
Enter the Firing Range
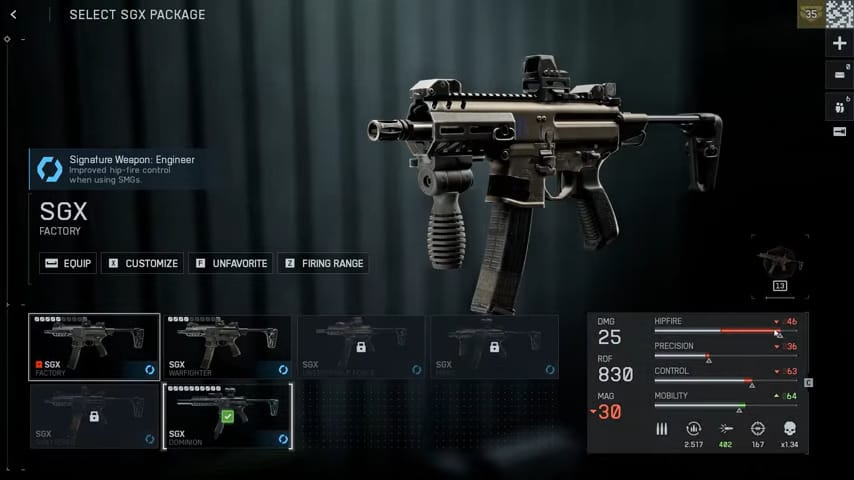click(x=323, y=264)
